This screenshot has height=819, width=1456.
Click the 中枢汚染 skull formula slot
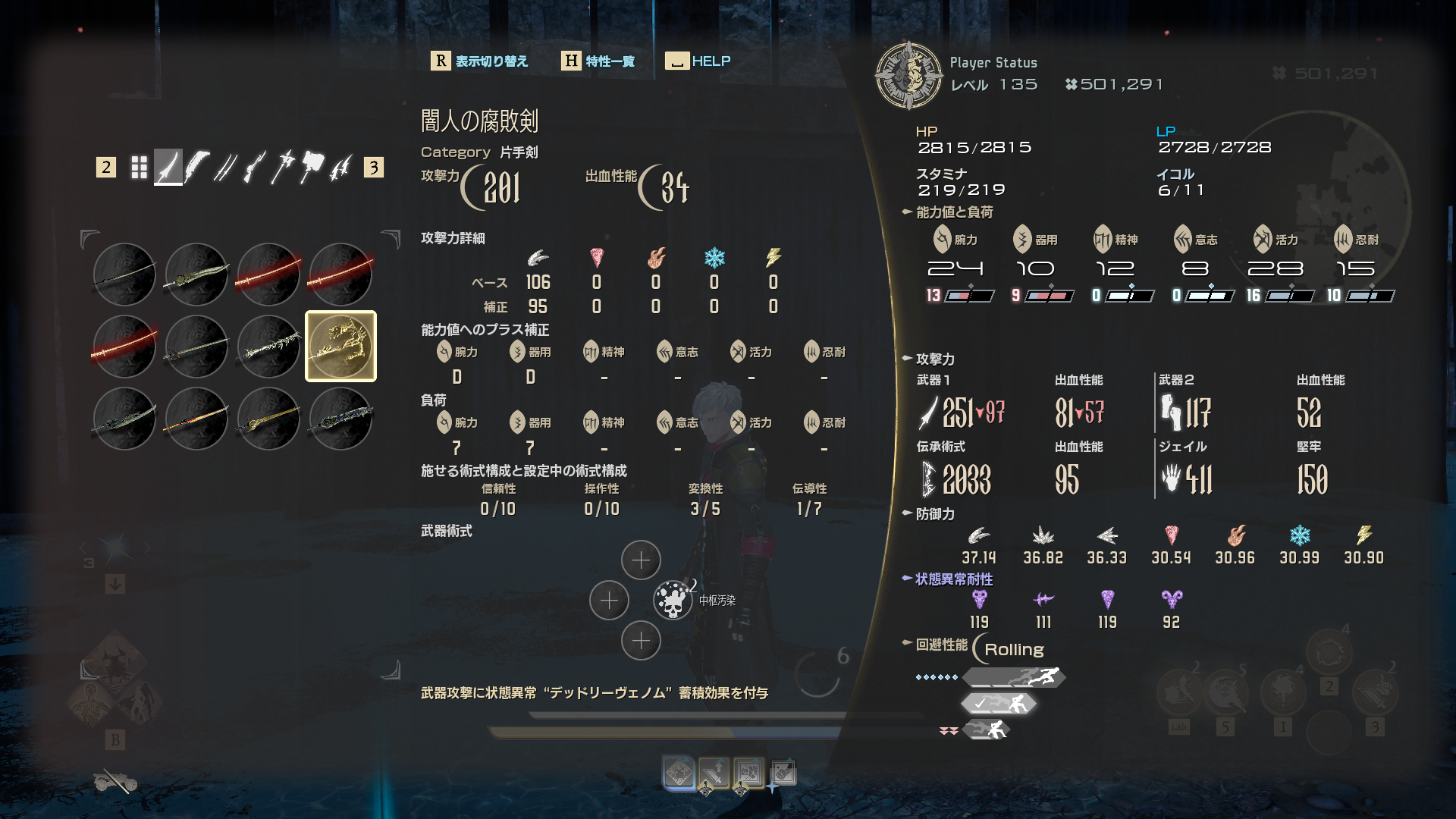[x=672, y=601]
